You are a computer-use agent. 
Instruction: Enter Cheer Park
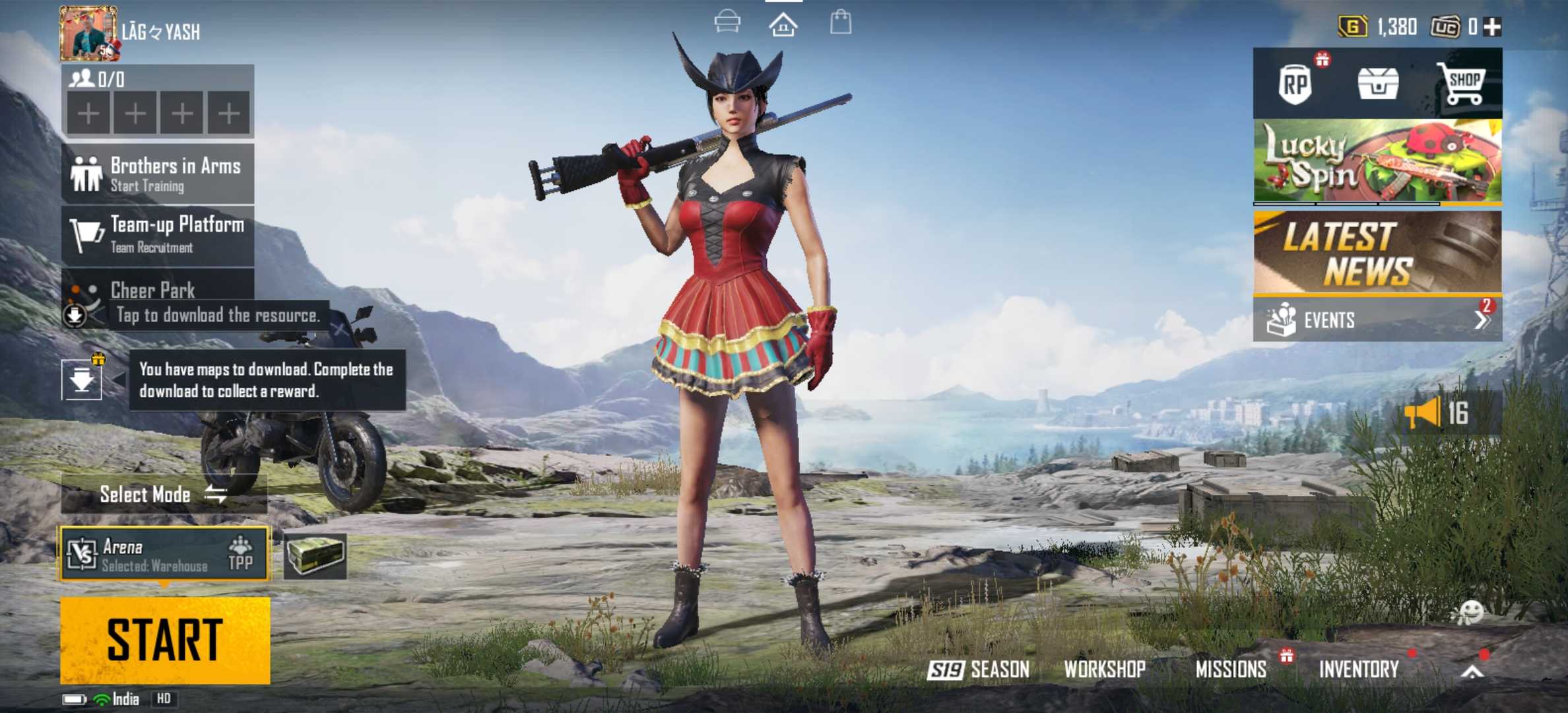[158, 290]
